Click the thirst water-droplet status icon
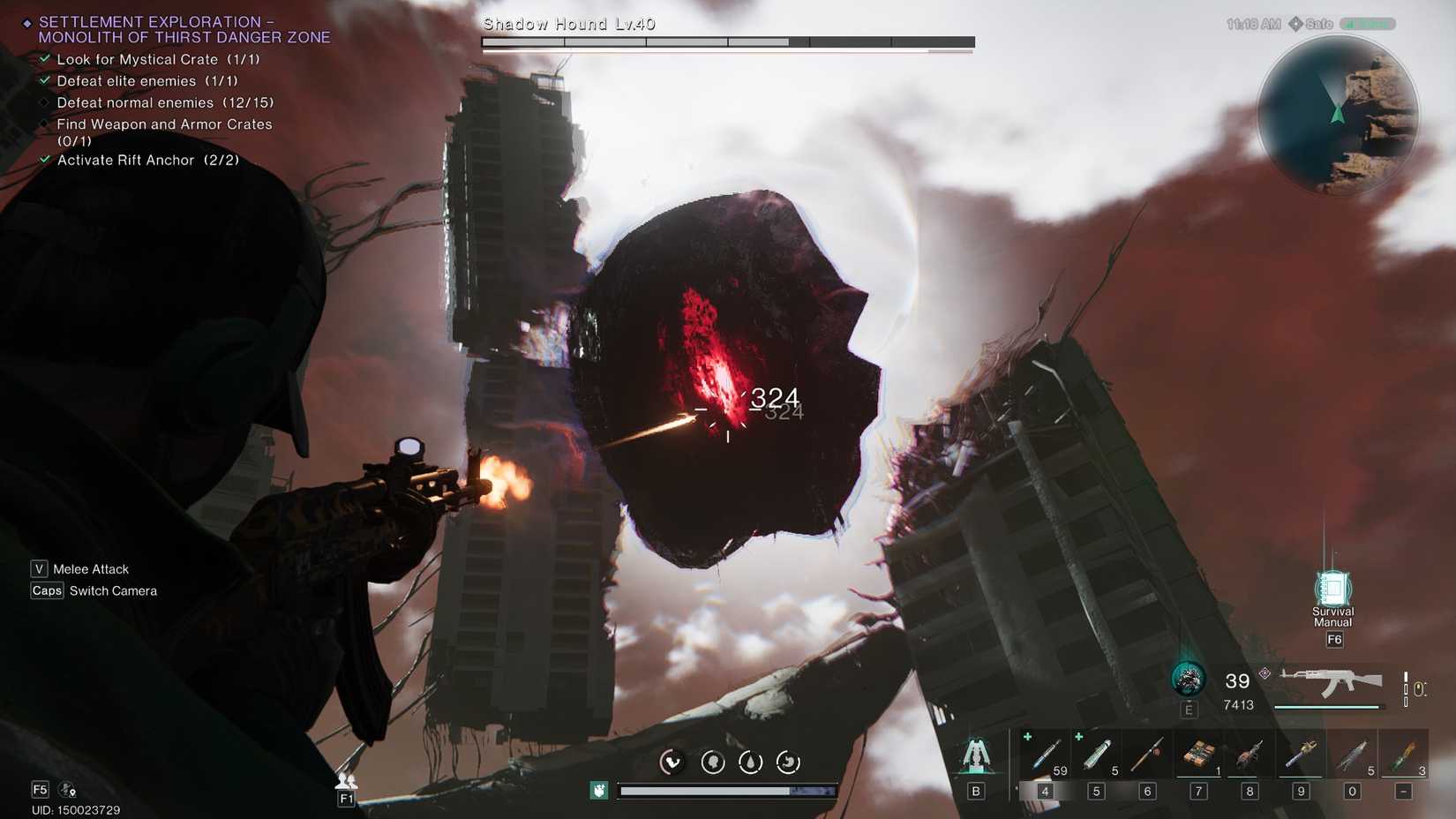This screenshot has height=819, width=1456. coord(751,761)
